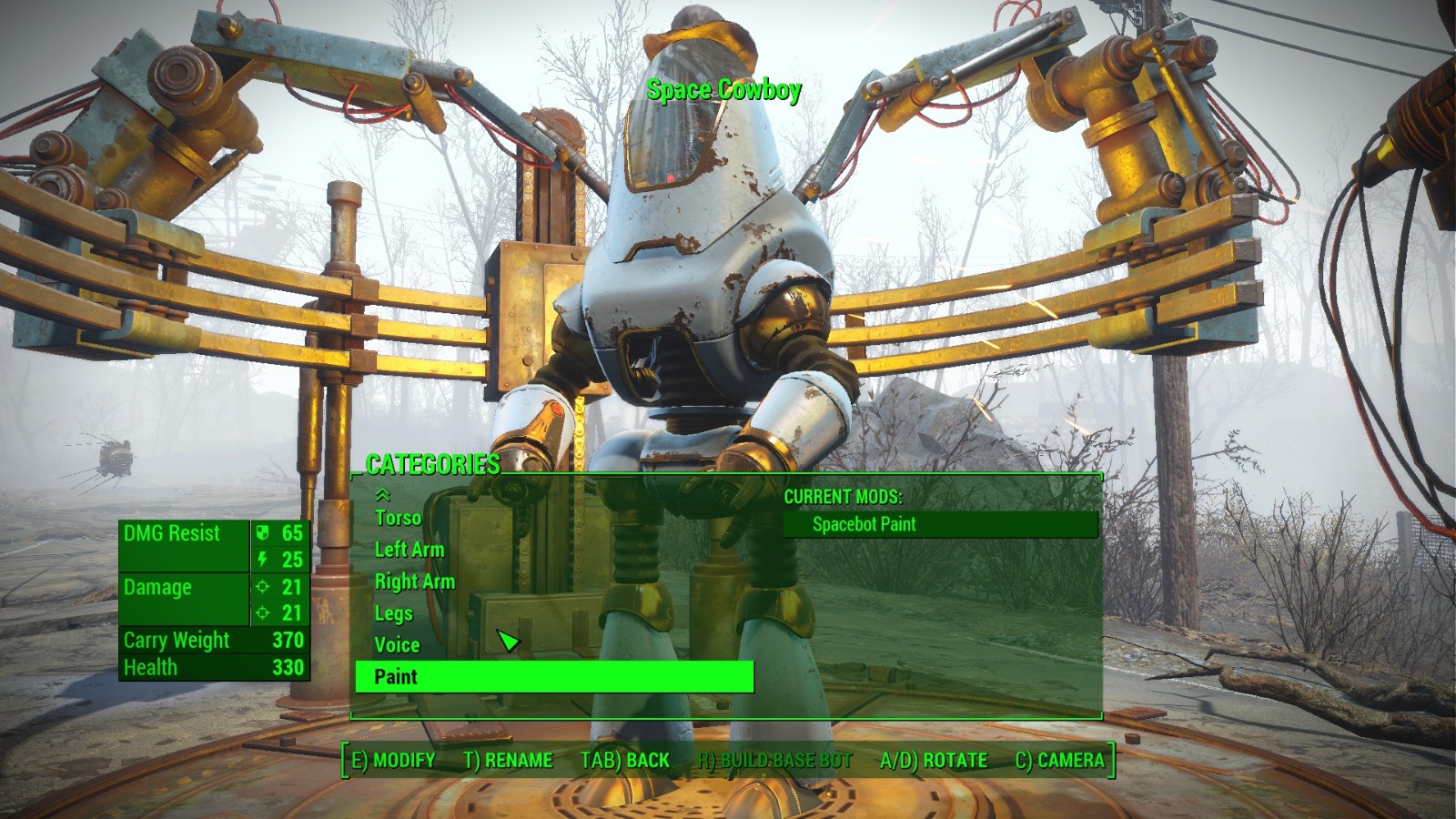This screenshot has height=819, width=1456.
Task: Open the Voice category
Action: [x=397, y=645]
